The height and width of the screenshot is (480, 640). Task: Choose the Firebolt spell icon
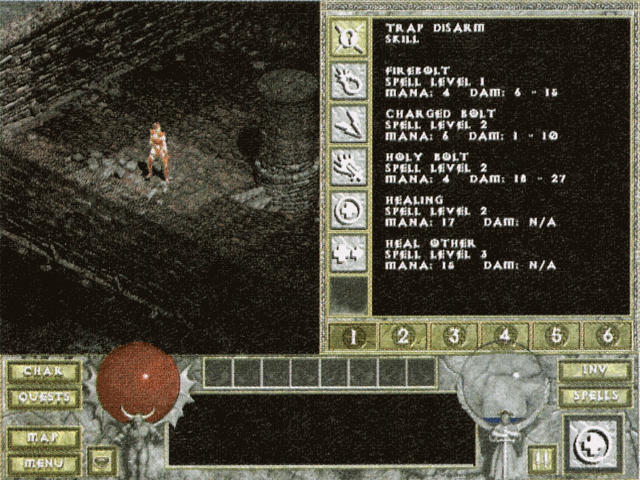349,80
